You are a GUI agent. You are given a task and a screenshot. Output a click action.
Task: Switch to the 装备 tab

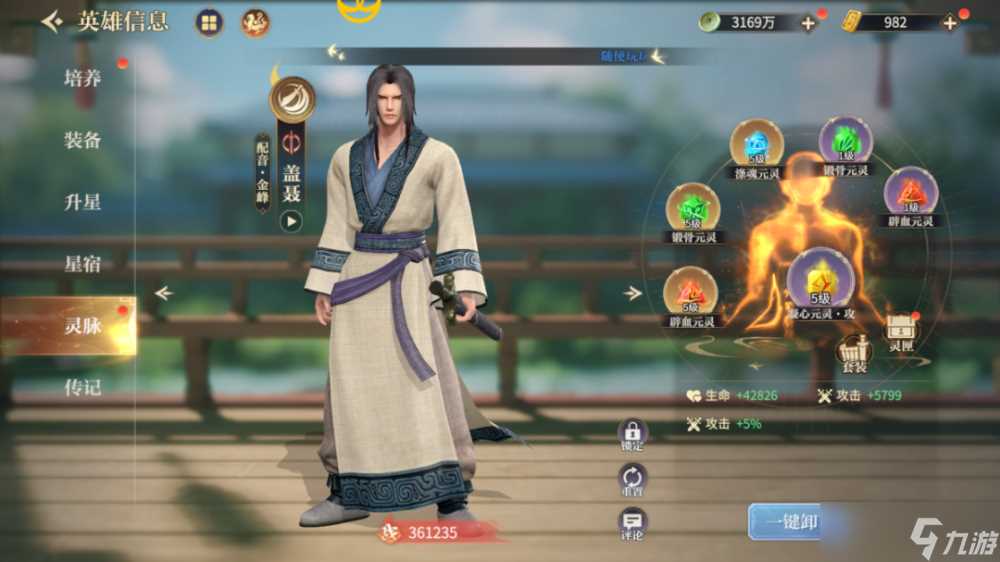[x=82, y=140]
